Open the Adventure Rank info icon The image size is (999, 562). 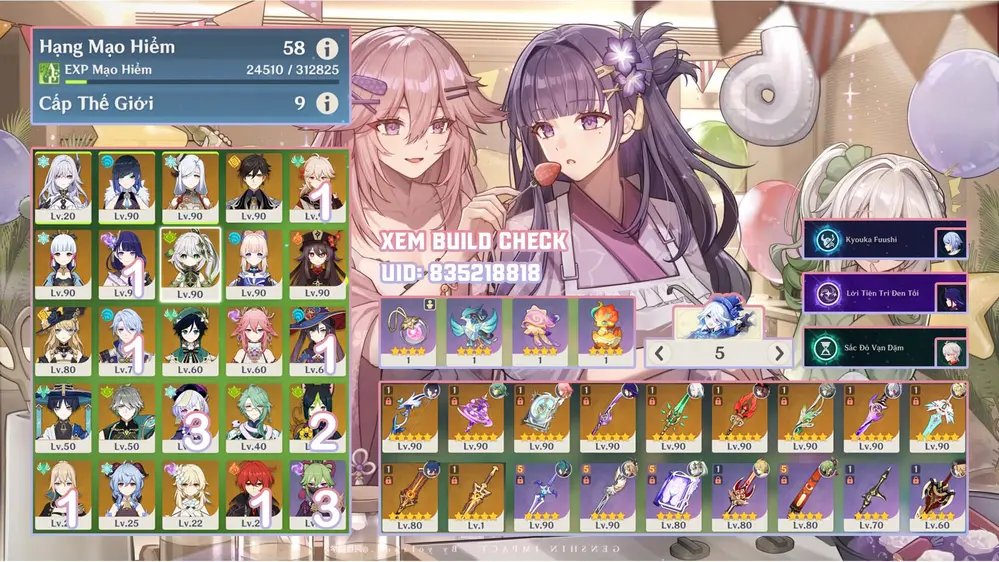326,48
